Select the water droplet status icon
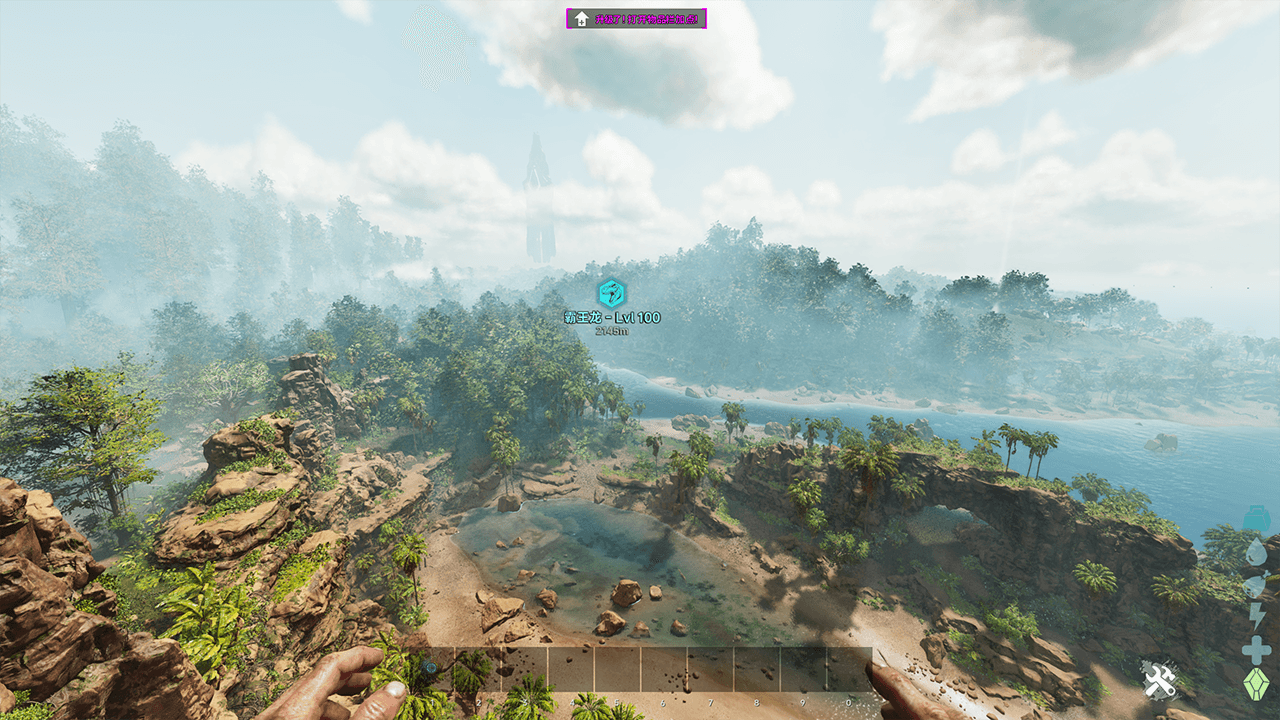 point(1256,551)
